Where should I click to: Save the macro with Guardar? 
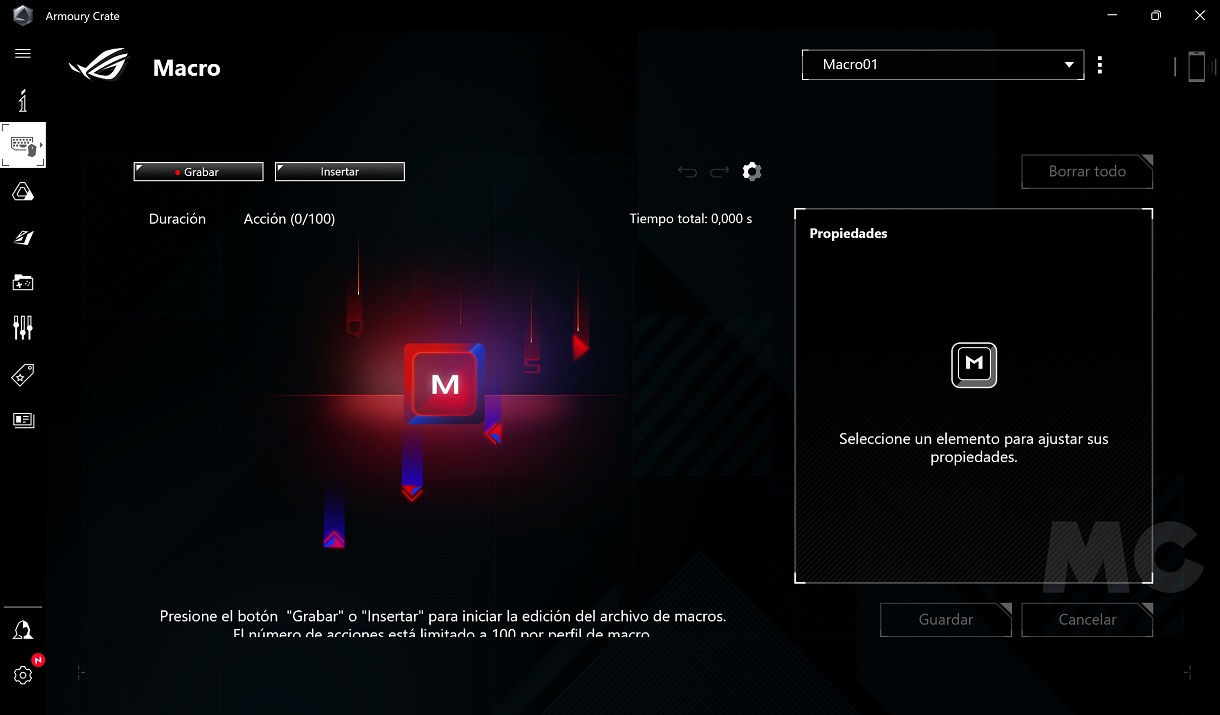[x=945, y=620]
